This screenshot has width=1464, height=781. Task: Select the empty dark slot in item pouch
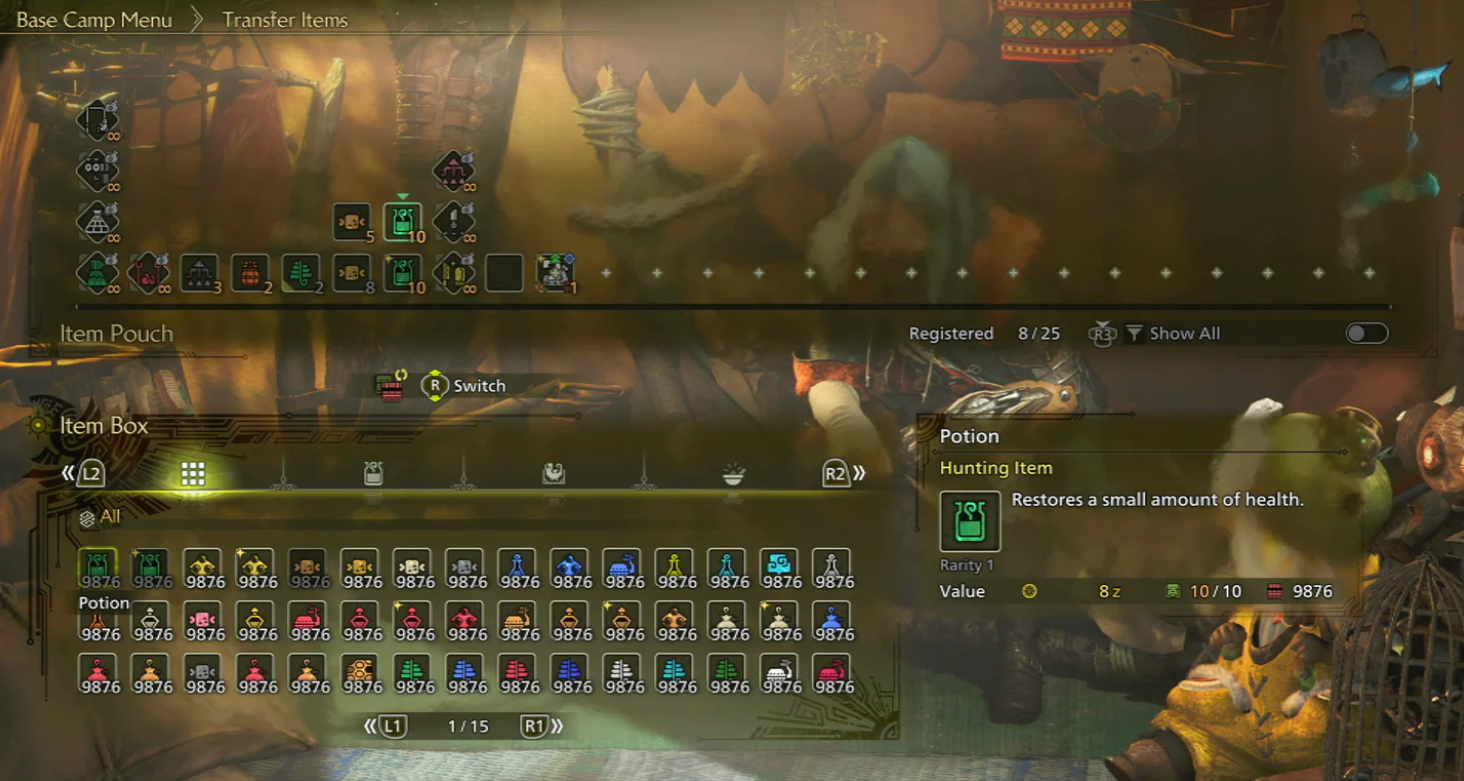pos(504,272)
